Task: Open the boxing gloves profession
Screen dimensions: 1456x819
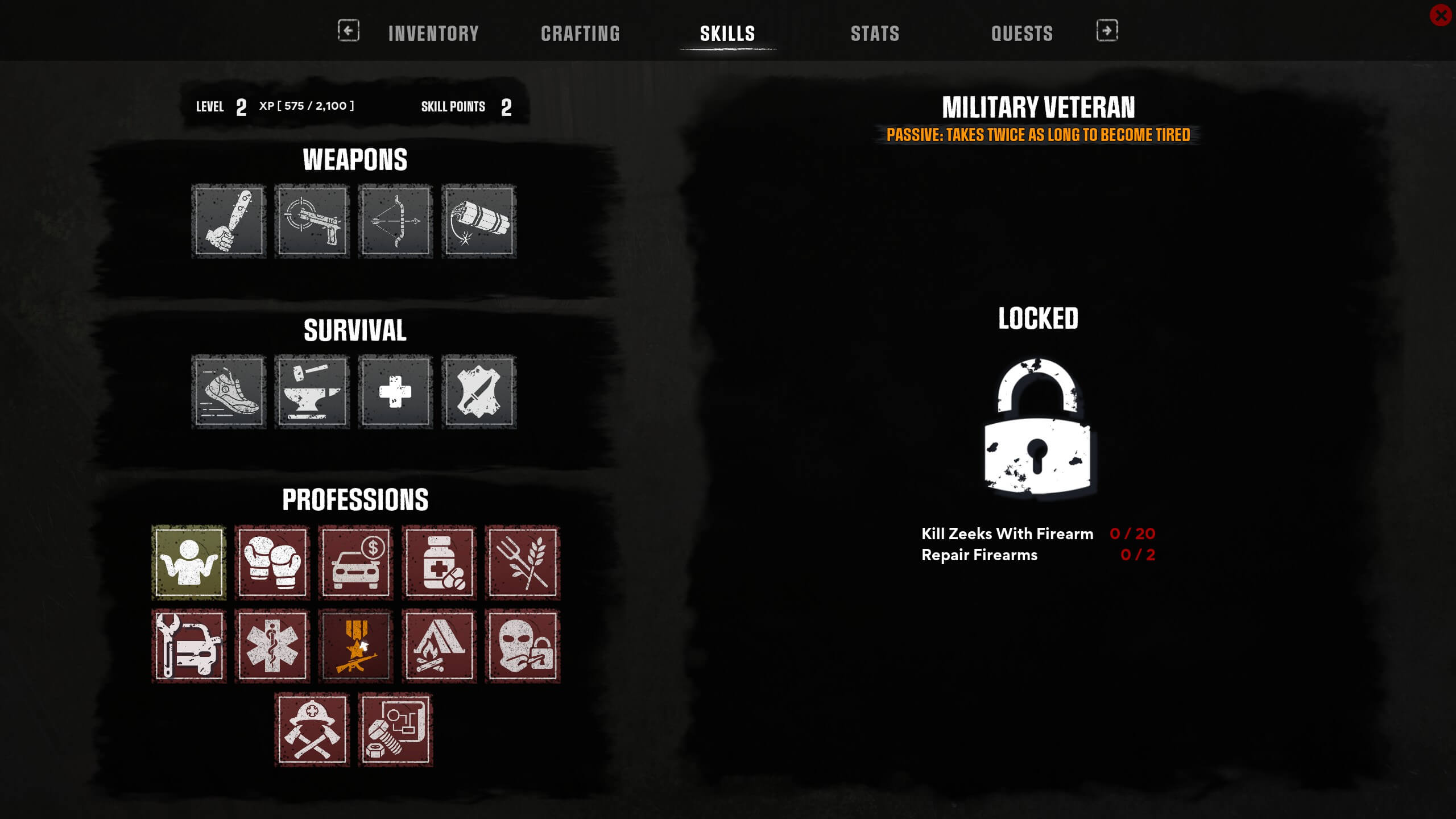Action: pyautogui.click(x=272, y=562)
